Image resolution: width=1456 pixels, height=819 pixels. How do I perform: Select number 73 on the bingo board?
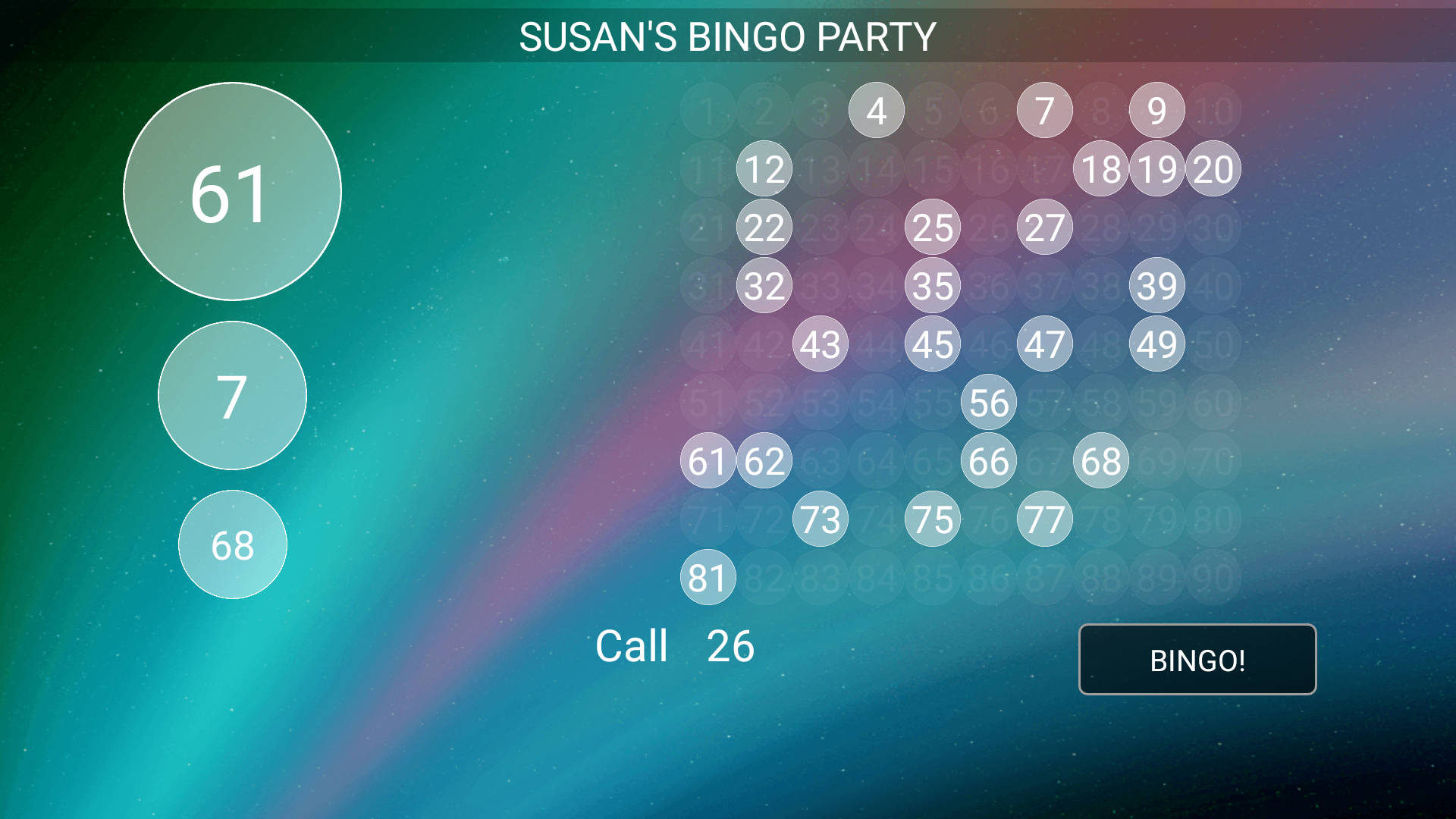coord(820,519)
